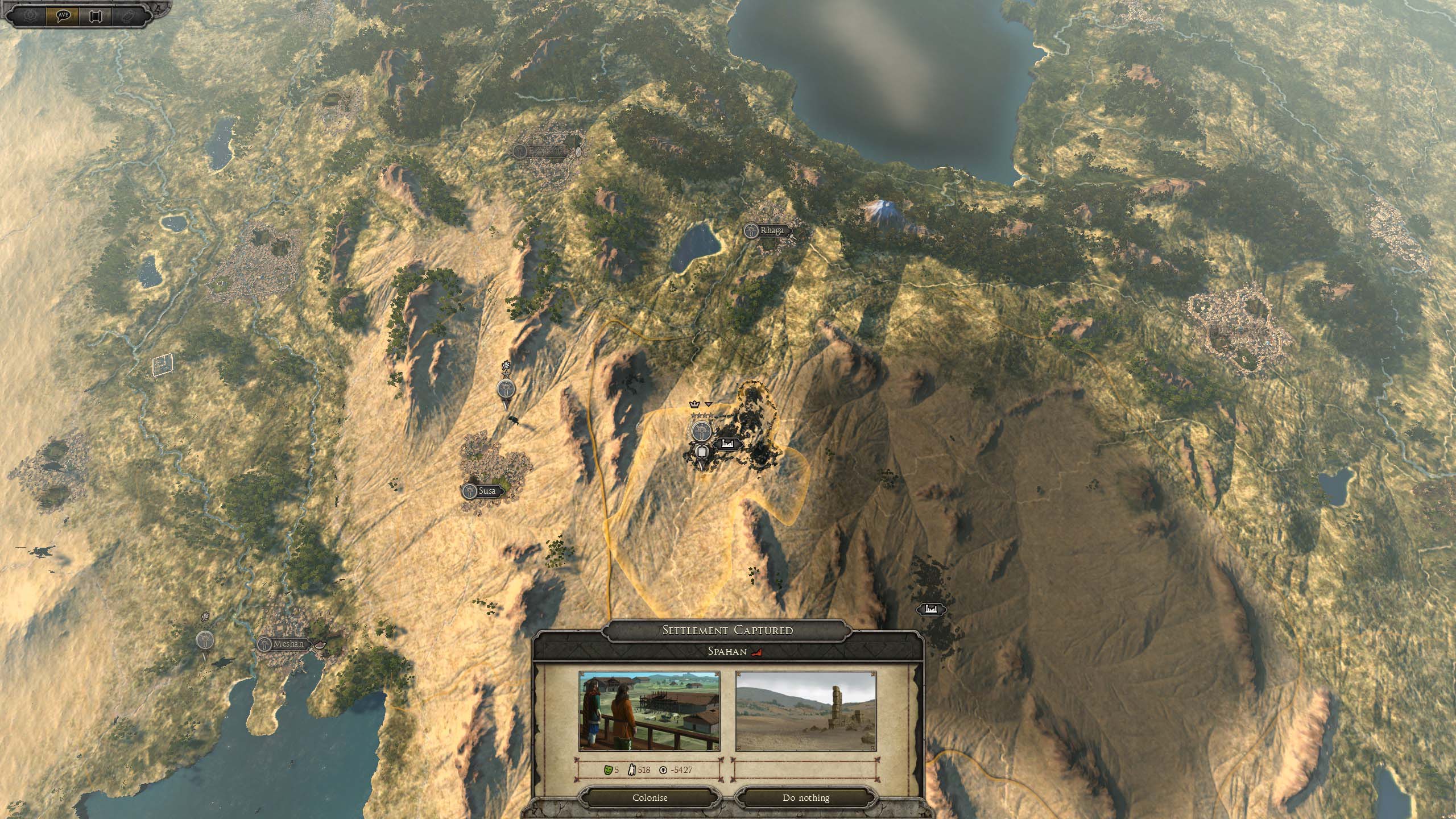Select the Meshan settlement label
The height and width of the screenshot is (819, 1456).
click(284, 644)
